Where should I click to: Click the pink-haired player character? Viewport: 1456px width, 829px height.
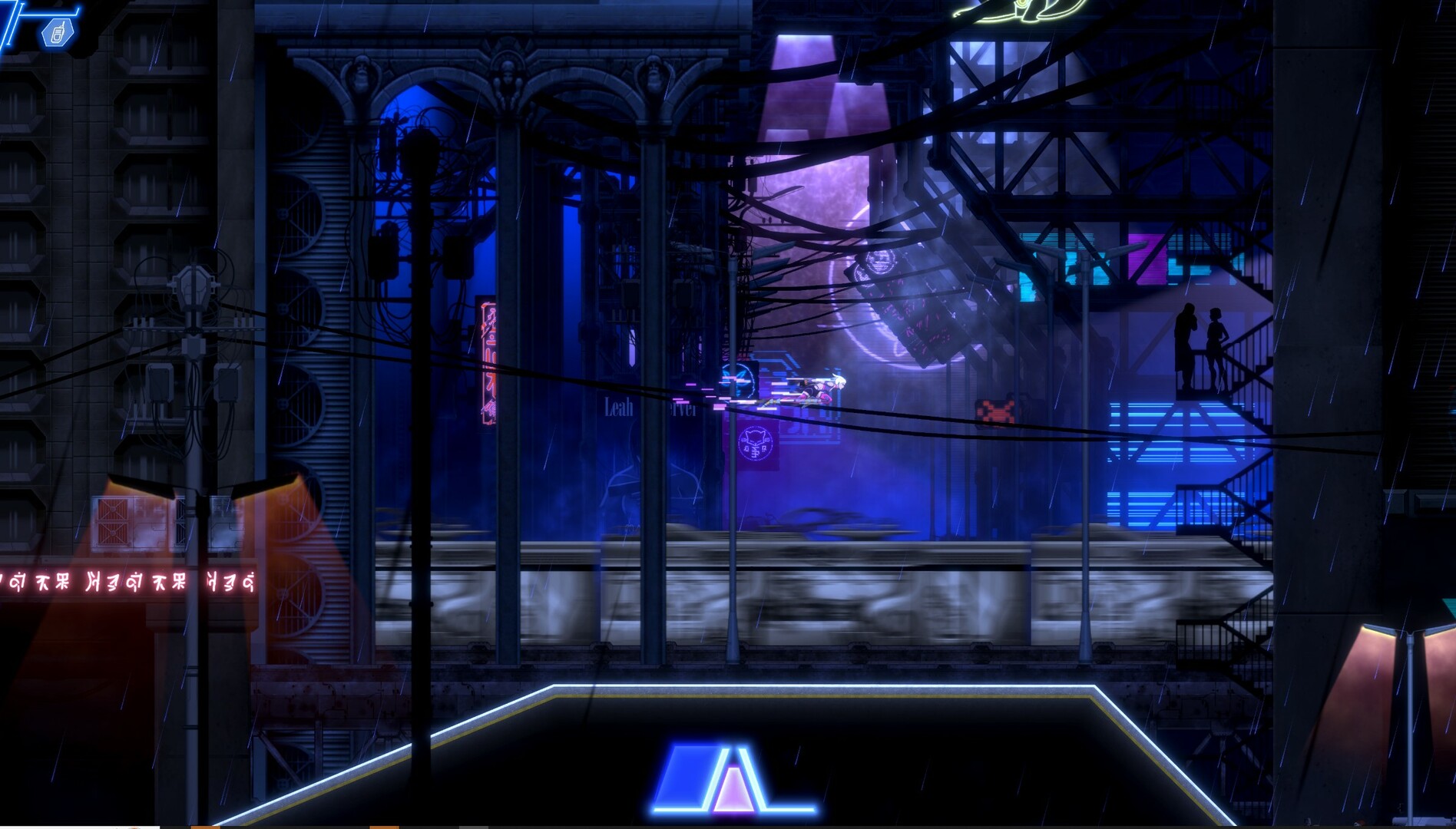tap(822, 388)
